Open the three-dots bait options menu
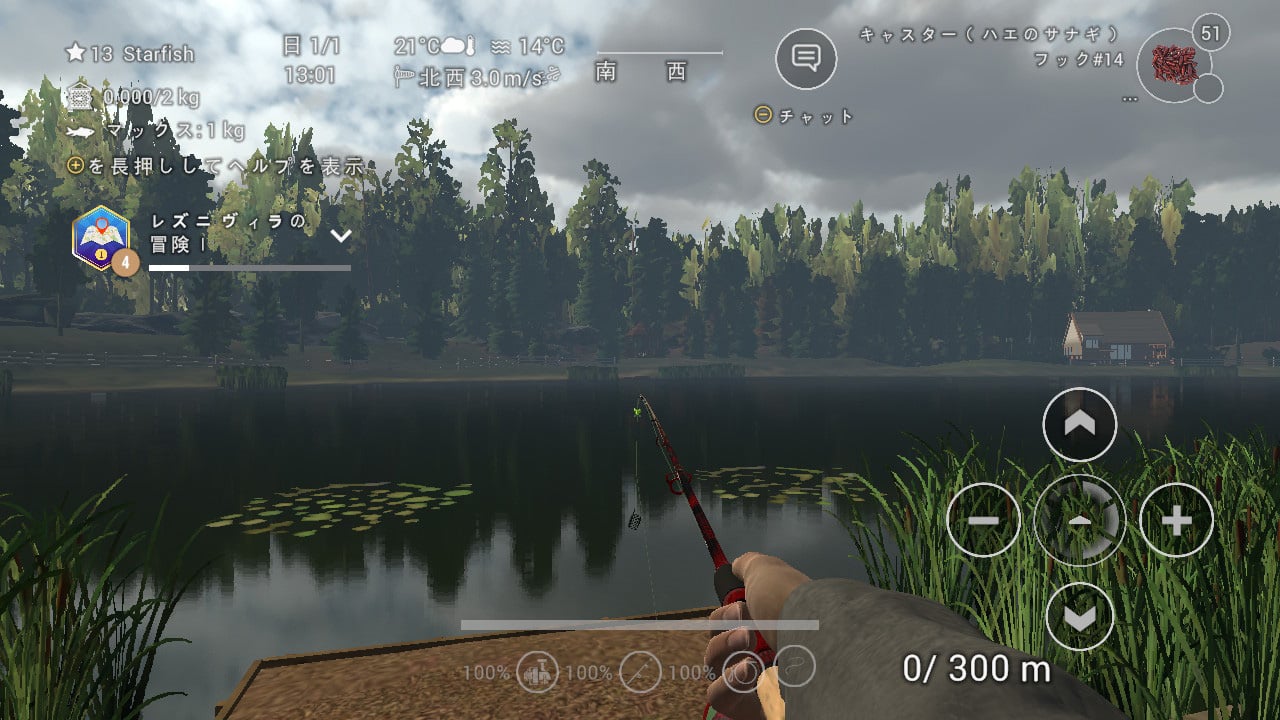 (1130, 99)
